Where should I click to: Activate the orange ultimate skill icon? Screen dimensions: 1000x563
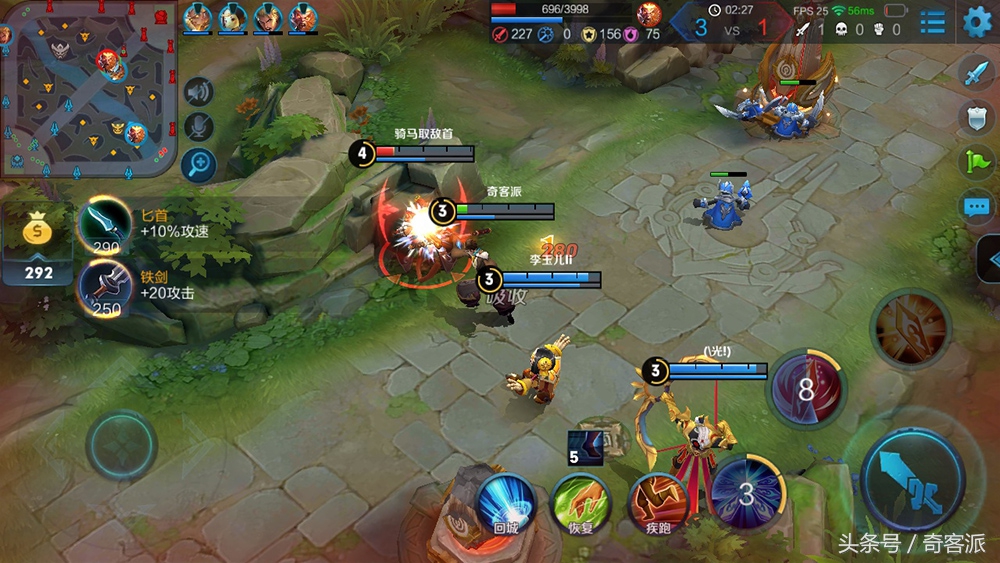point(910,326)
